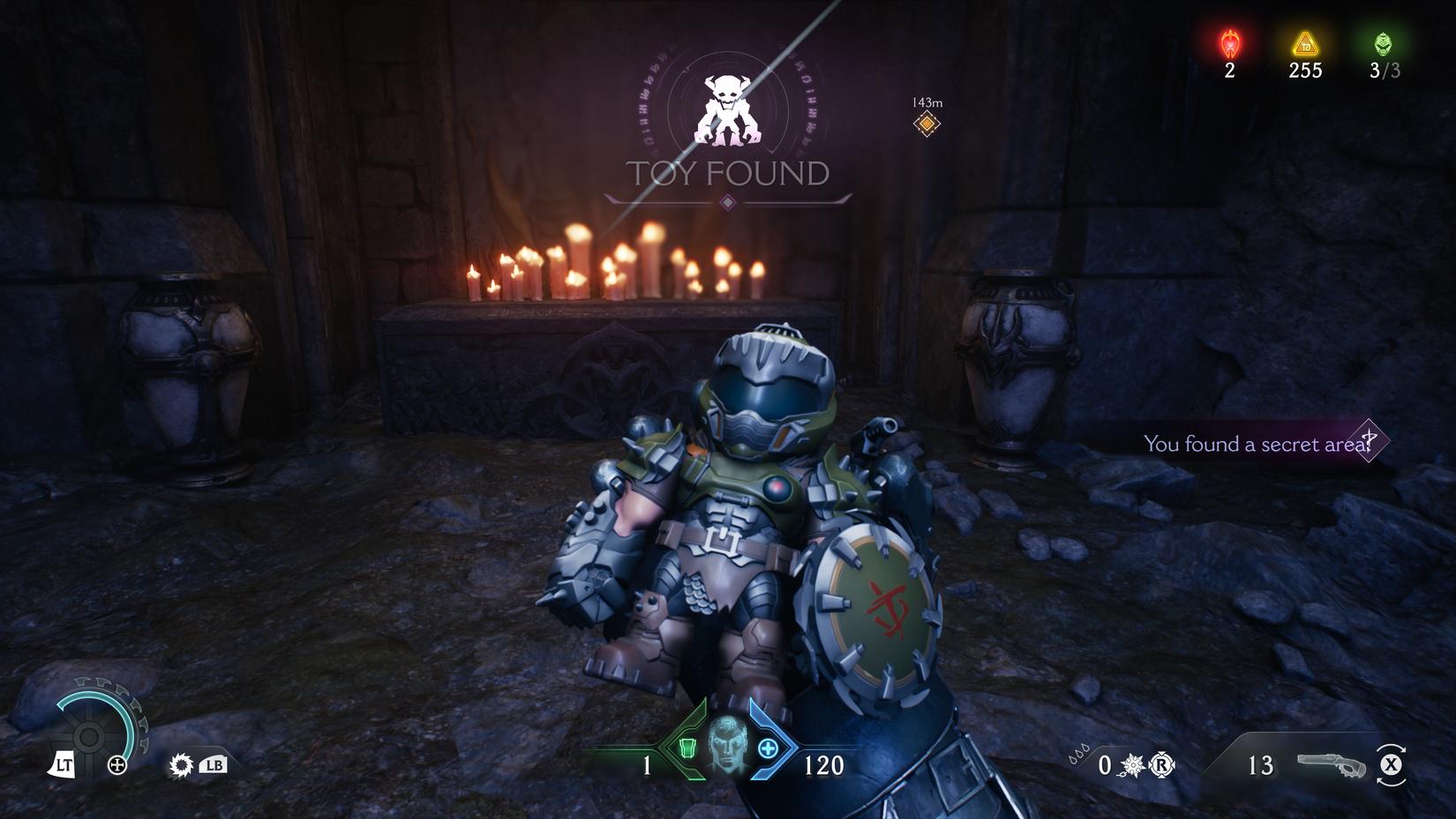Select the yellow sentinel crystal triangle icon
Screen dimensions: 1456x819
coord(1304,42)
